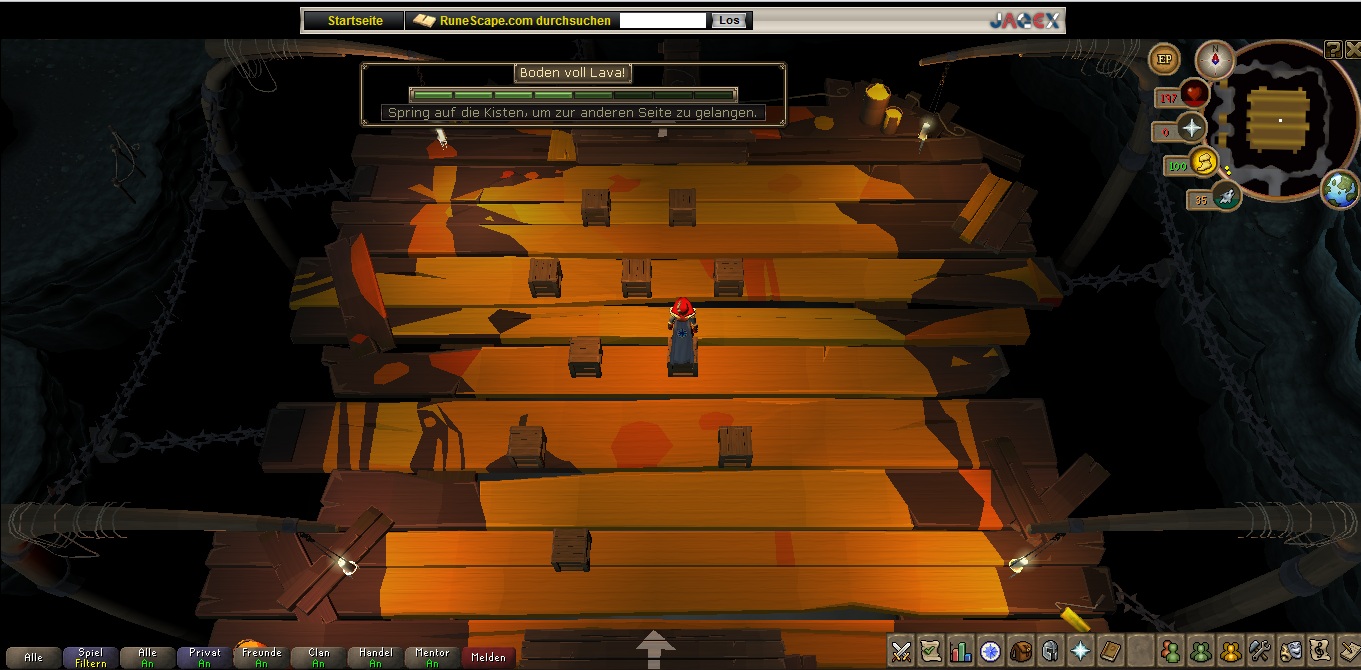The width and height of the screenshot is (1361, 670).
Task: Toggle the EP counter button
Action: tap(1164, 59)
